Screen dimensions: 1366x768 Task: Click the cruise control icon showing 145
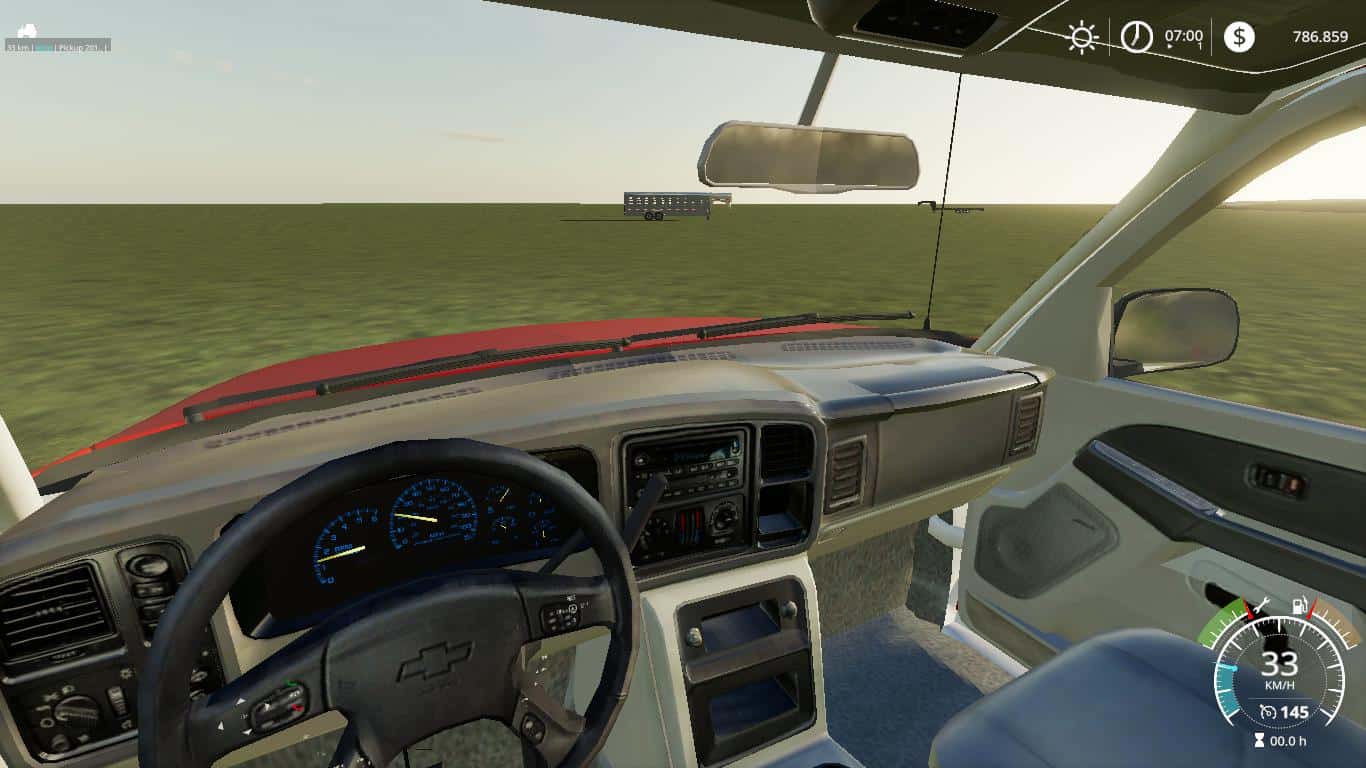pos(1285,711)
